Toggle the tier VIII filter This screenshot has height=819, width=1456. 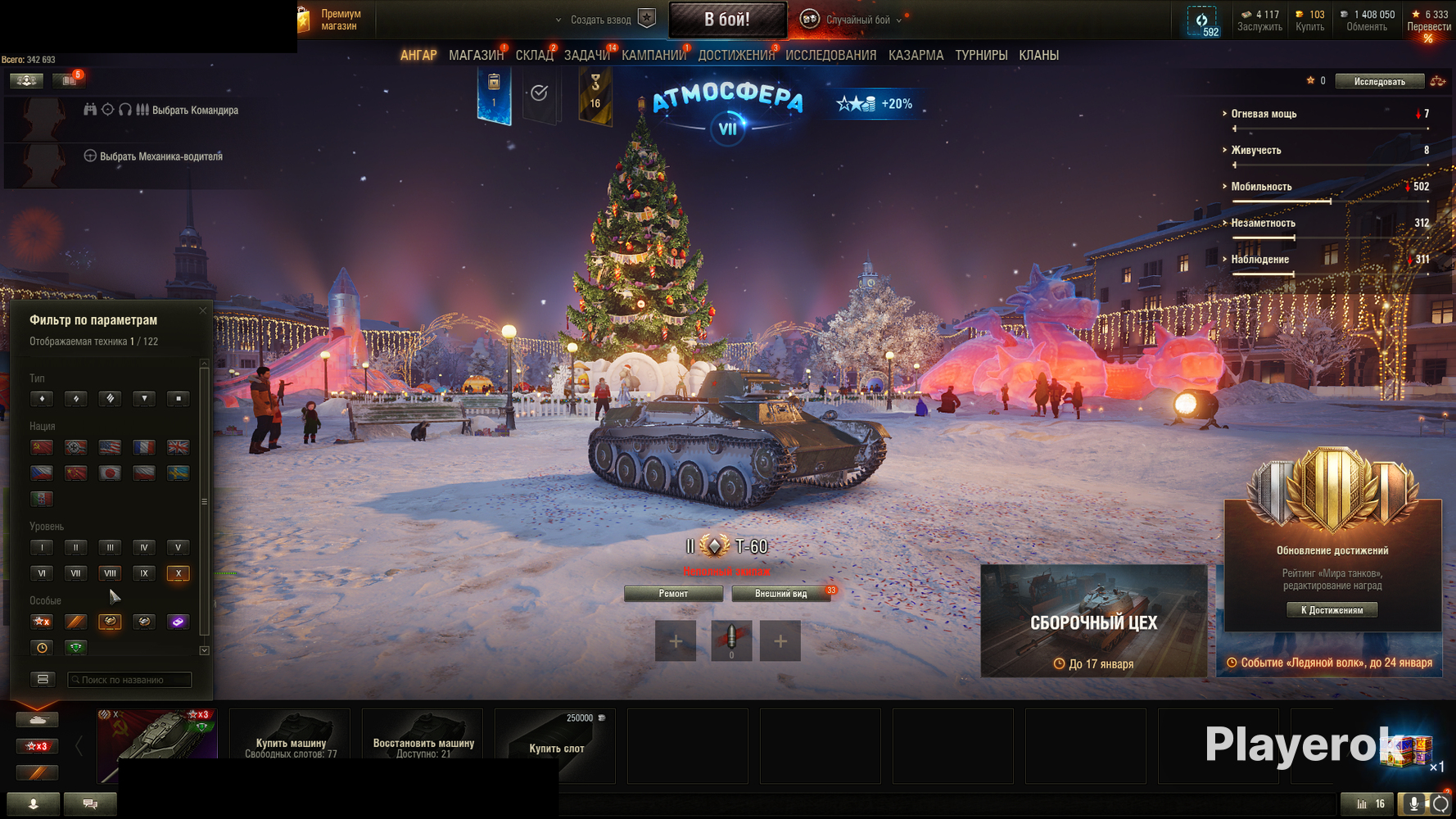pyautogui.click(x=110, y=573)
